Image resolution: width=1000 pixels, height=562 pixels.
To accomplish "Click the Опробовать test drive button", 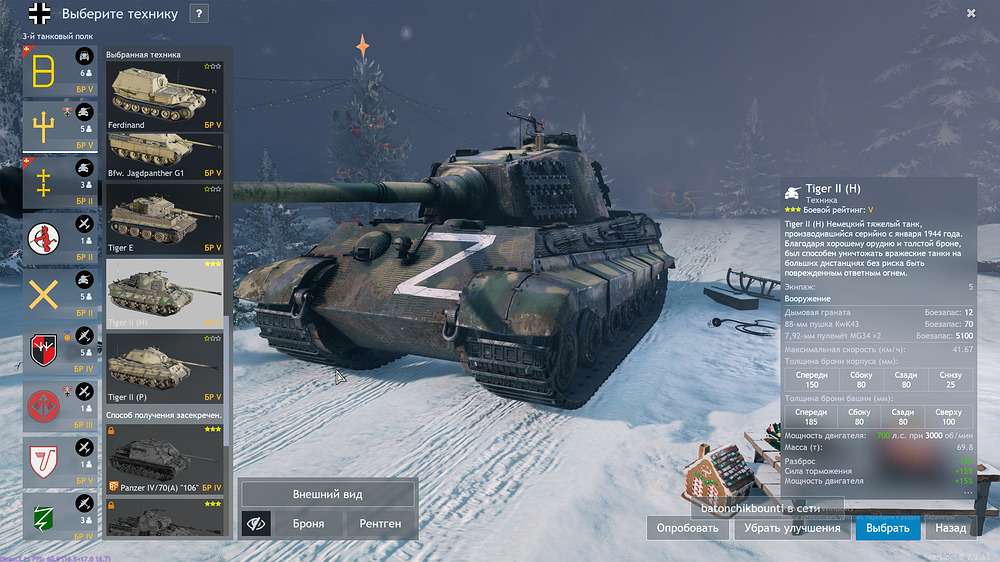I will point(686,528).
